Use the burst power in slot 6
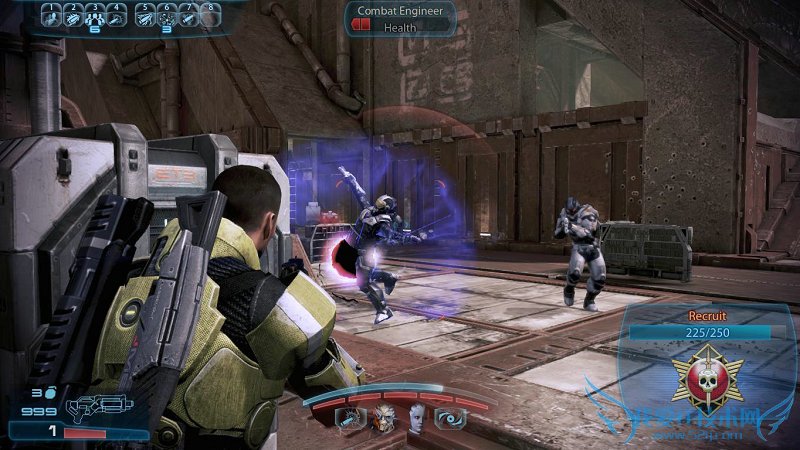 click(167, 16)
